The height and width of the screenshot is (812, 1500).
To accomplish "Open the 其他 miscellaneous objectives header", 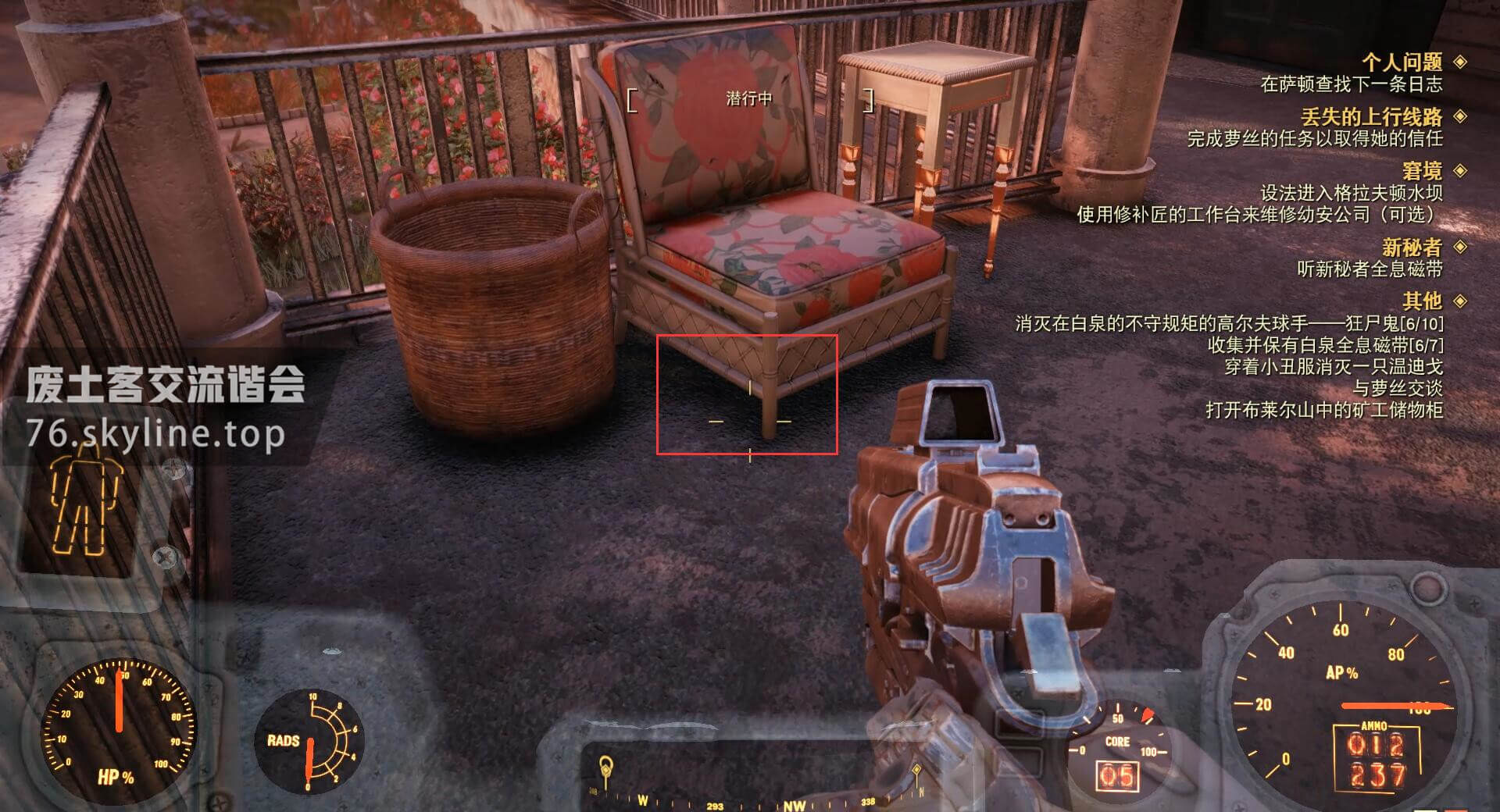I will pos(1422,301).
